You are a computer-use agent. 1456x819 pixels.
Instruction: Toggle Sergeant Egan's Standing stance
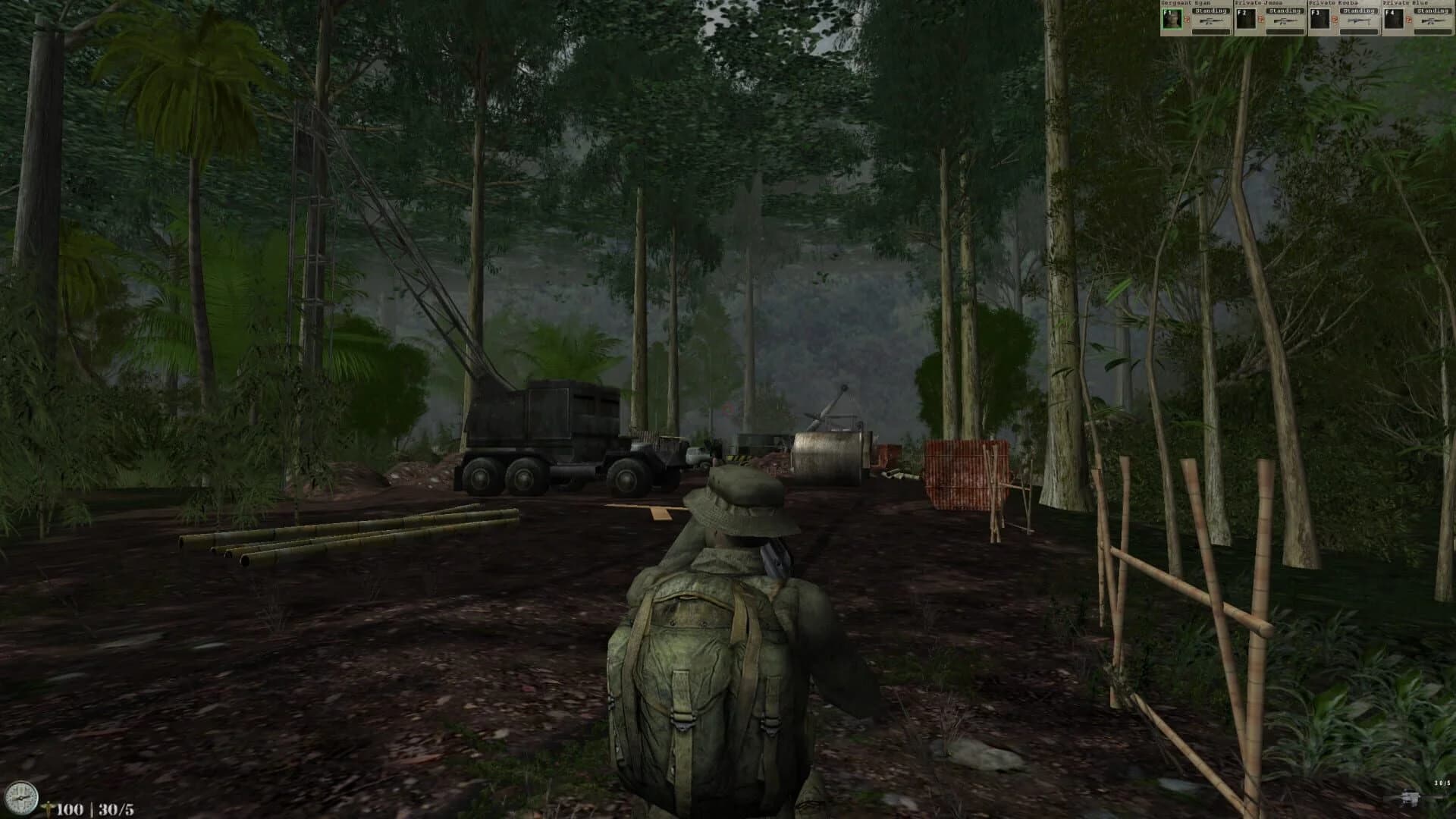1211,11
